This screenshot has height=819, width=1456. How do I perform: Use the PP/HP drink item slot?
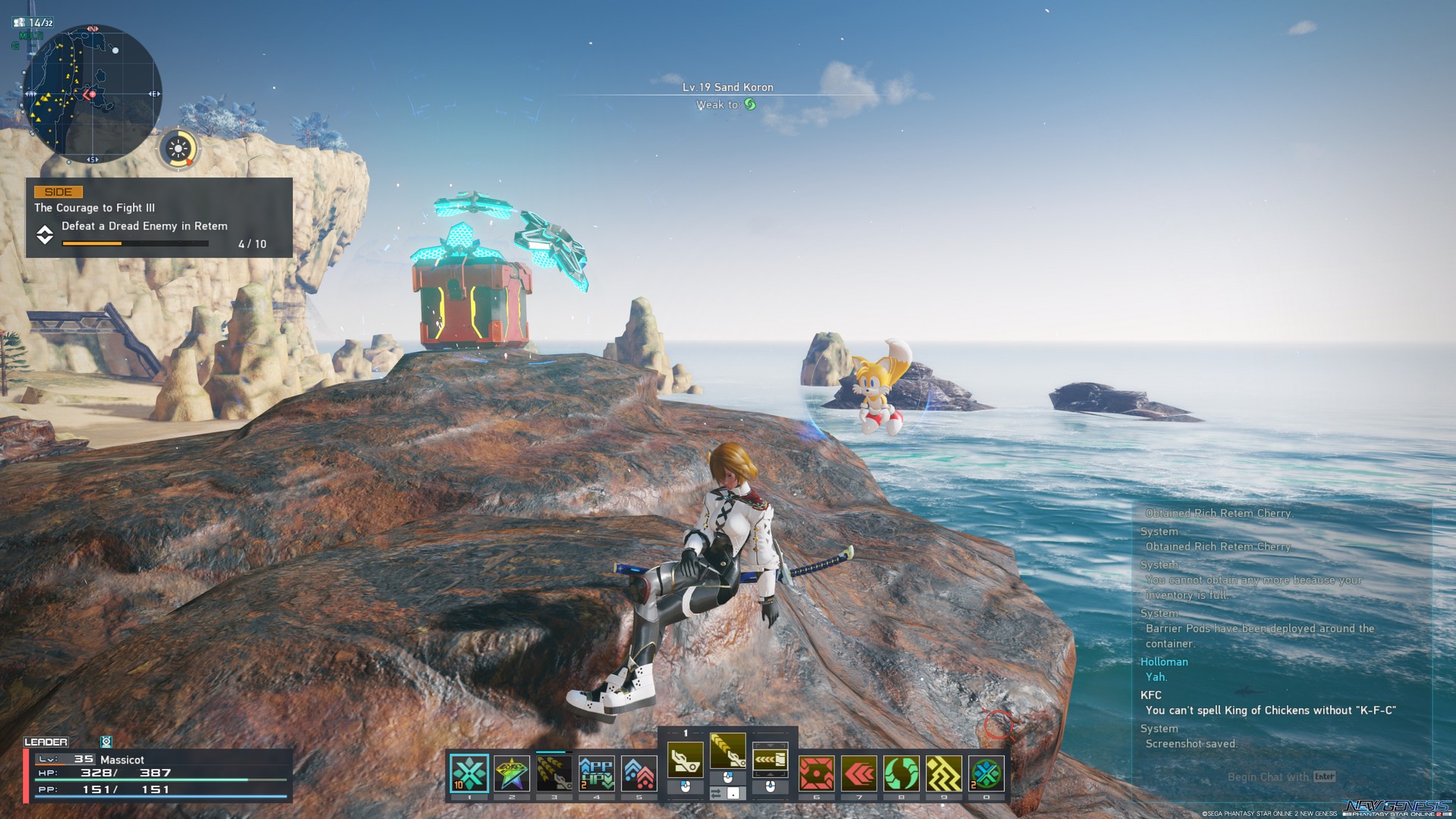point(596,773)
